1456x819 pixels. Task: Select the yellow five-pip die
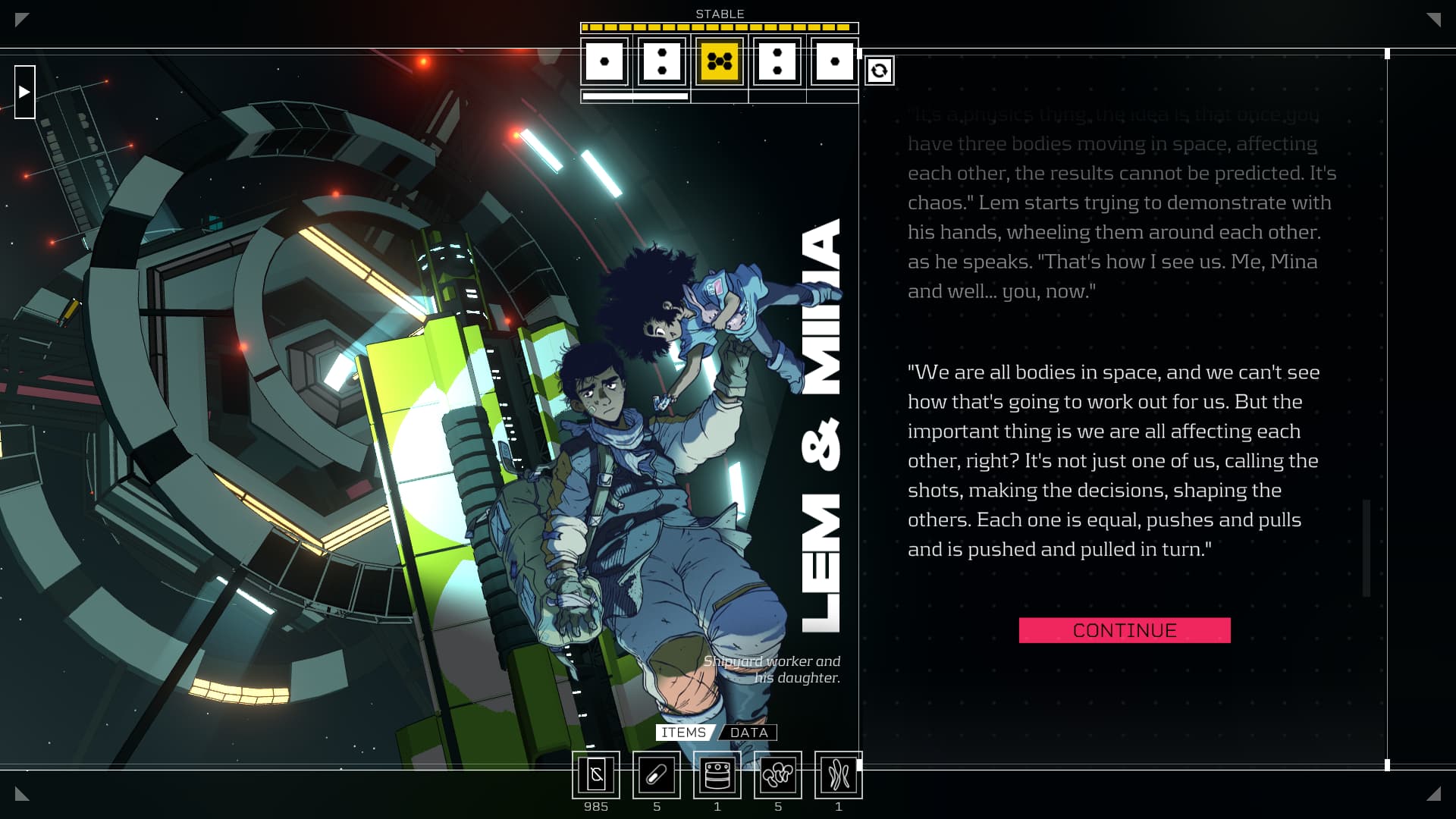[x=719, y=61]
